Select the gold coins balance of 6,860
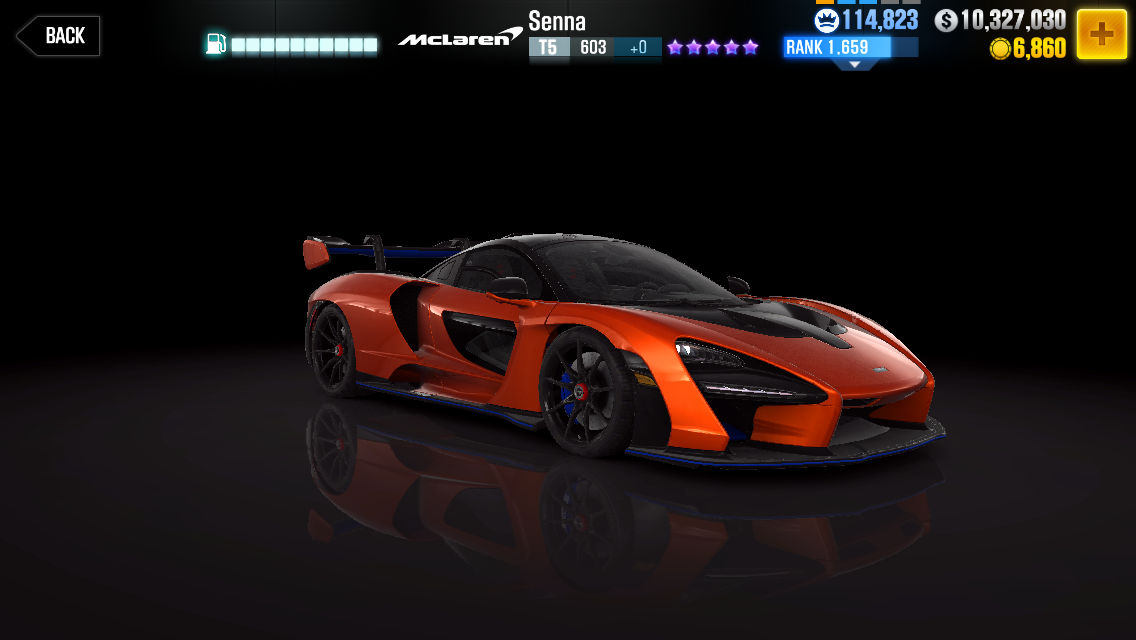Screen dimensions: 1136x640 click(1027, 49)
